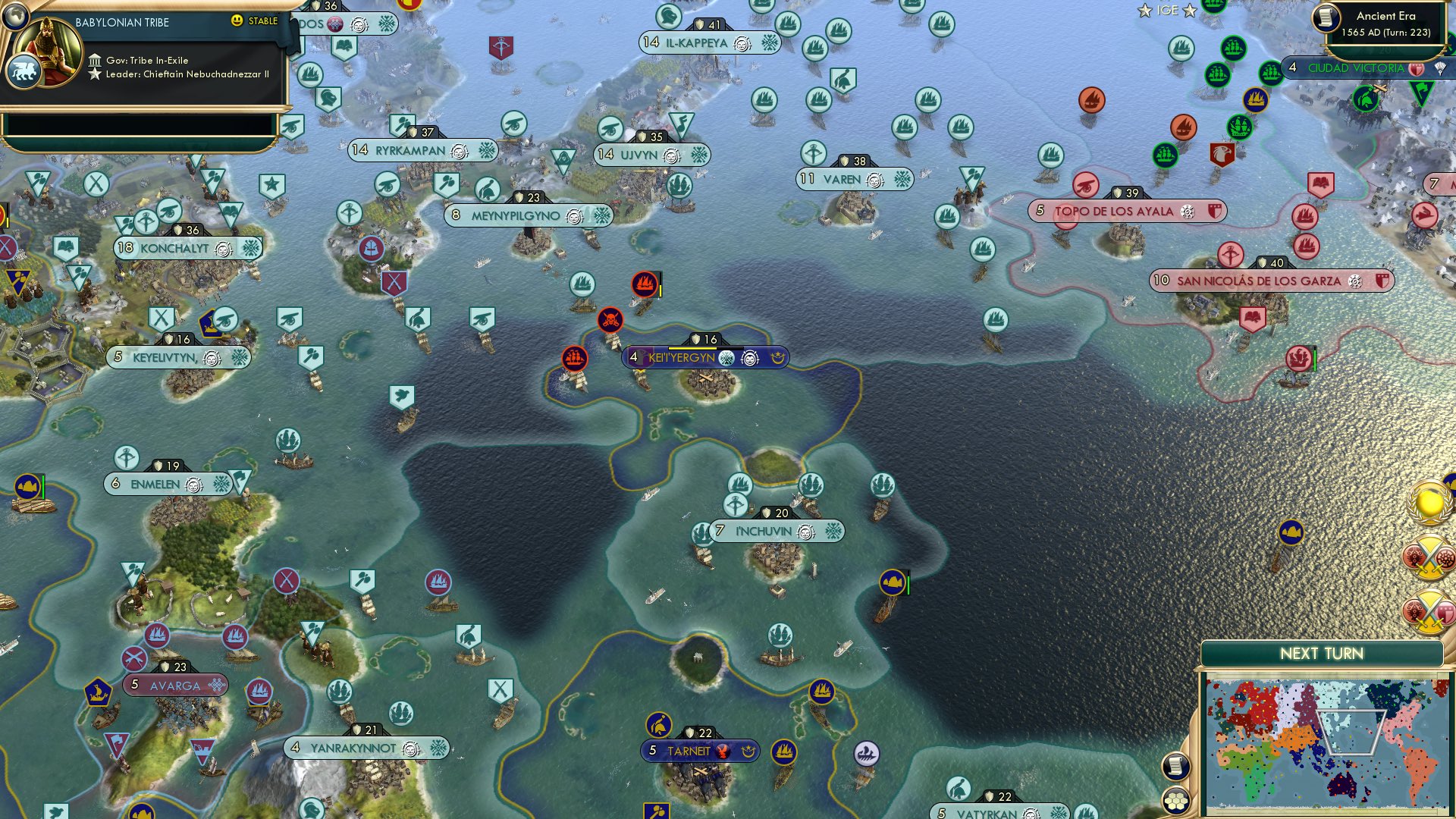Click the crescent religion icon on Kei'i'yergyn's banner

coord(778,357)
